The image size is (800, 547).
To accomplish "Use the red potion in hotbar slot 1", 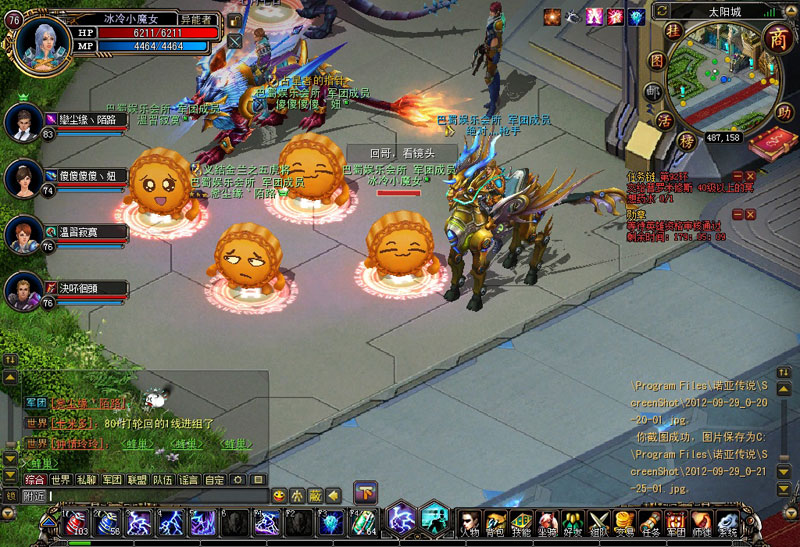I will click(x=77, y=522).
